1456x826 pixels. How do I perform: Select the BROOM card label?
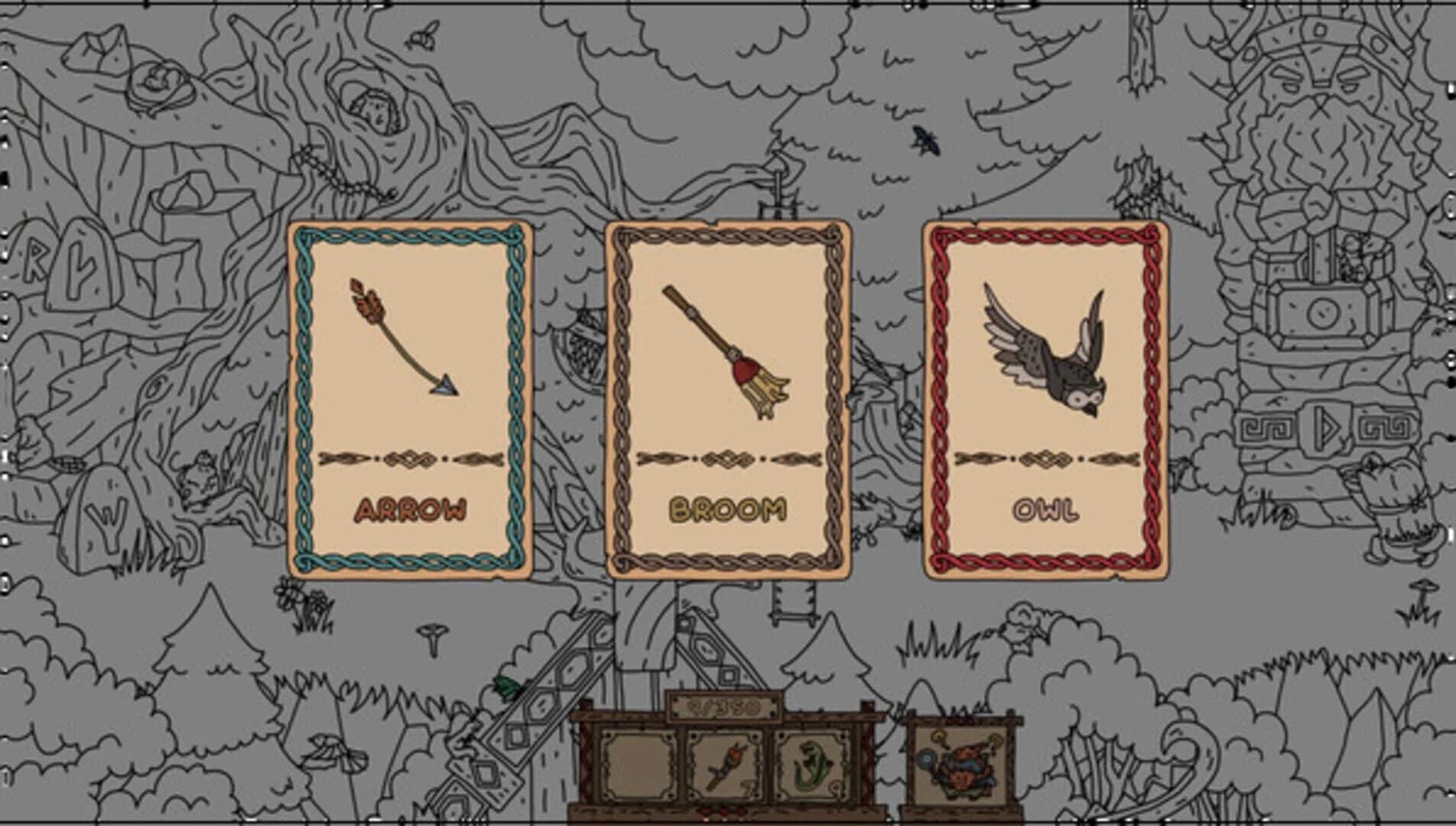click(x=726, y=507)
